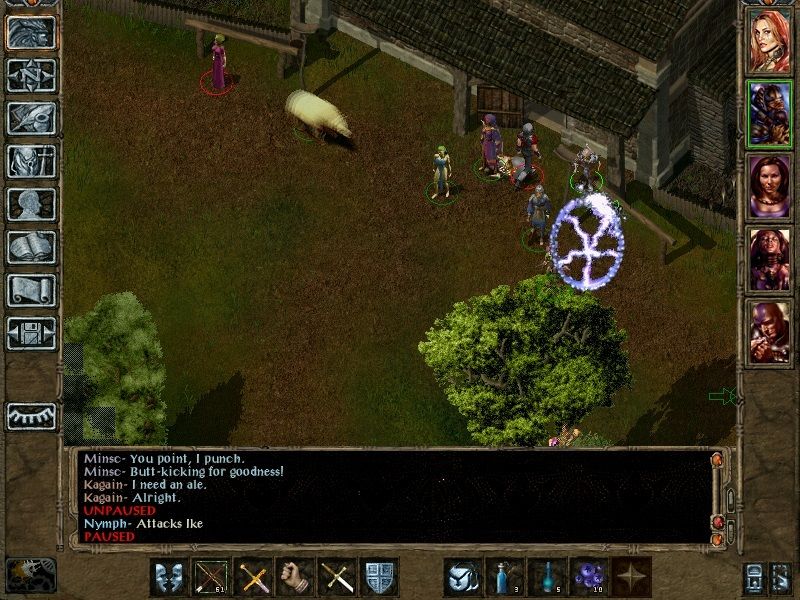
Task: Show the character record (head profile icon)
Action: [x=31, y=204]
